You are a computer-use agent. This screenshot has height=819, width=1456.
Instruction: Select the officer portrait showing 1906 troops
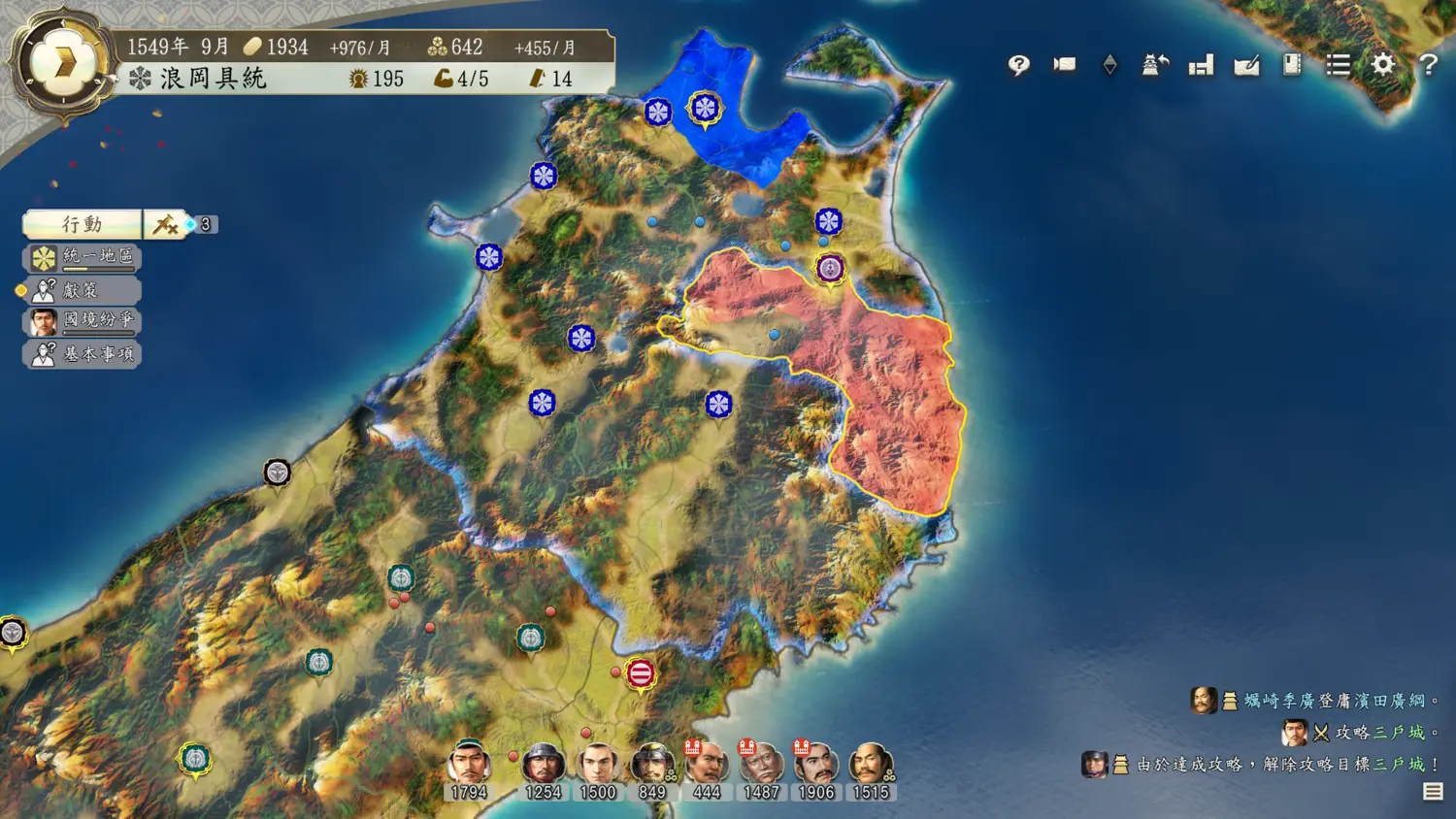pos(816,765)
